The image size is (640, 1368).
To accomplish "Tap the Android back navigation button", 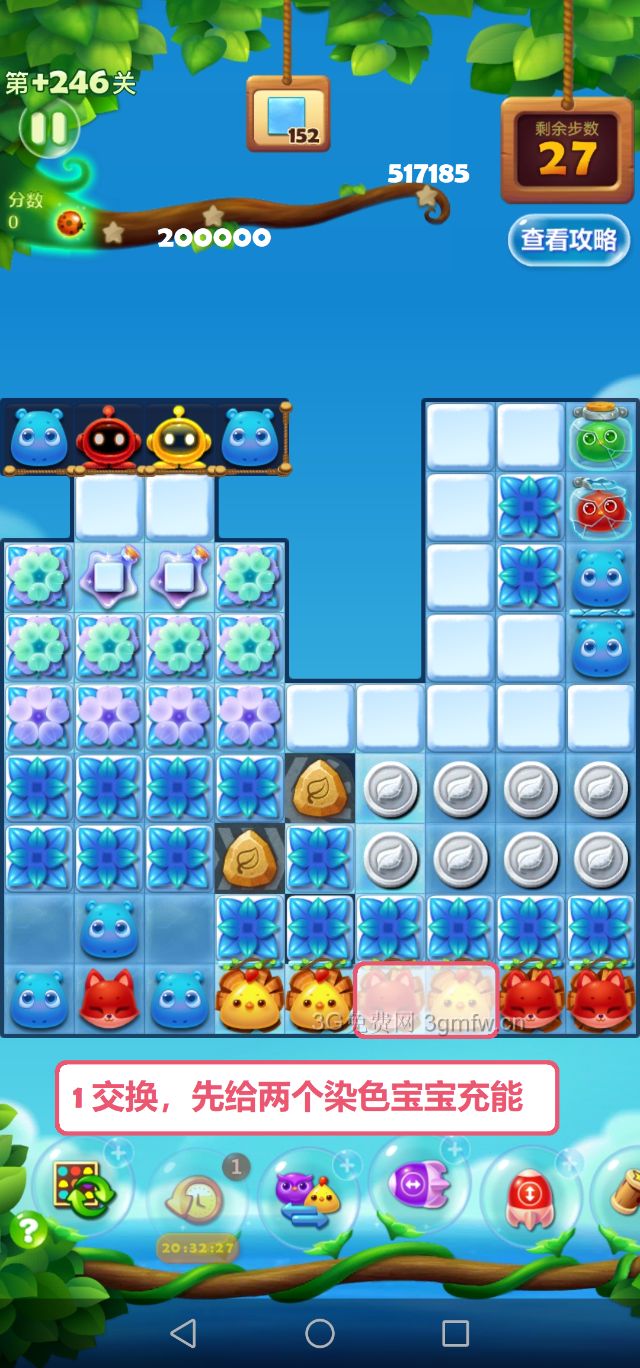I will [183, 1332].
